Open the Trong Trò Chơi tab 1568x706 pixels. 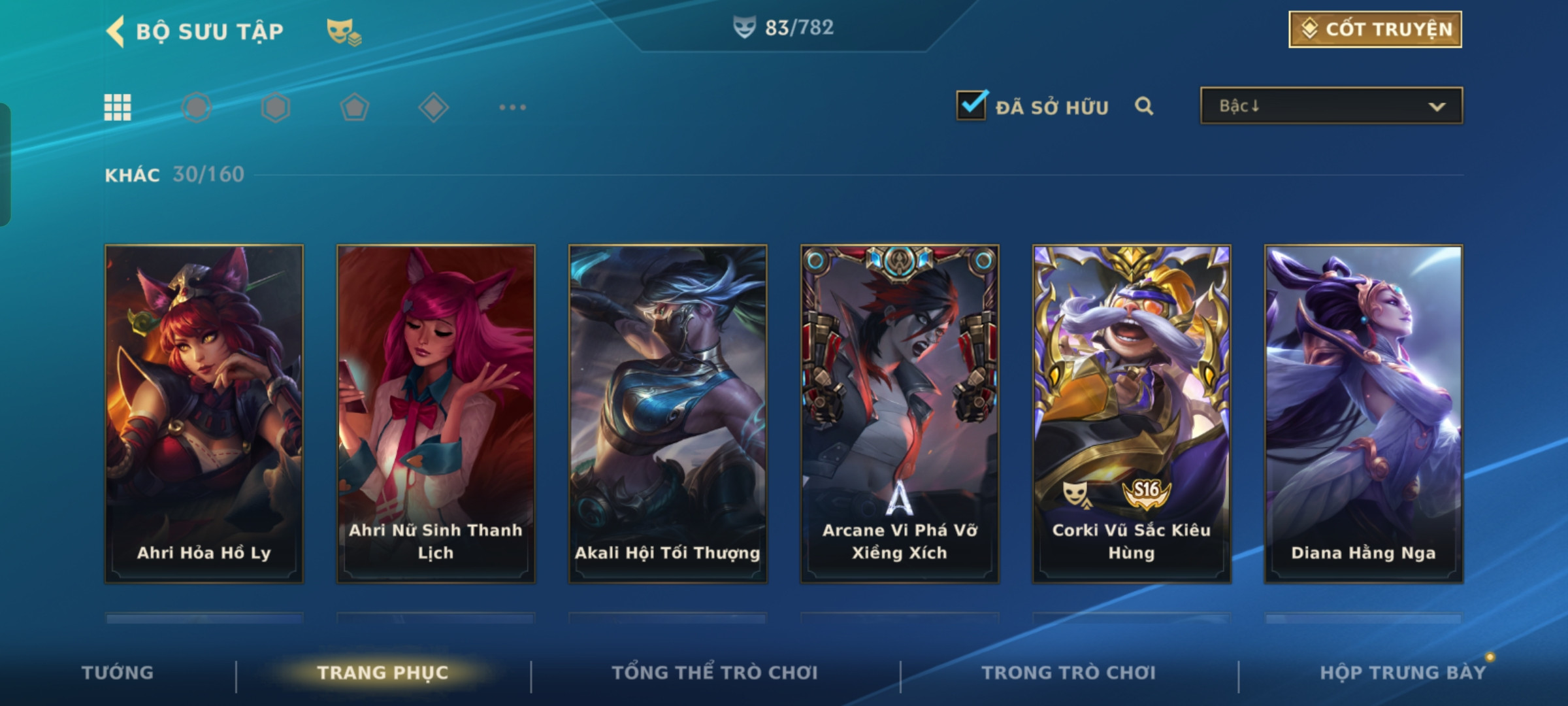1069,673
